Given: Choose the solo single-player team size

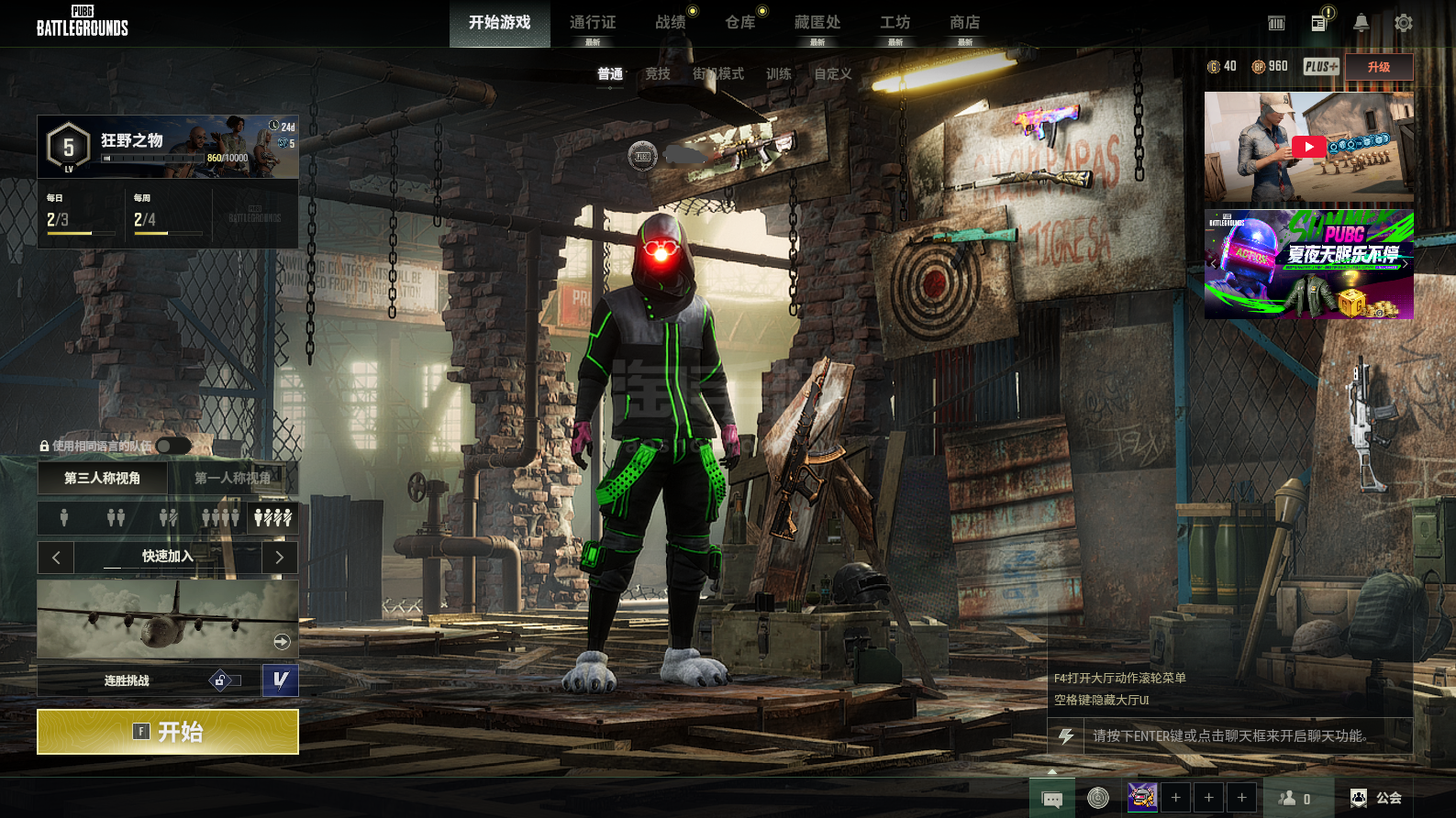Looking at the screenshot, I should tap(64, 518).
